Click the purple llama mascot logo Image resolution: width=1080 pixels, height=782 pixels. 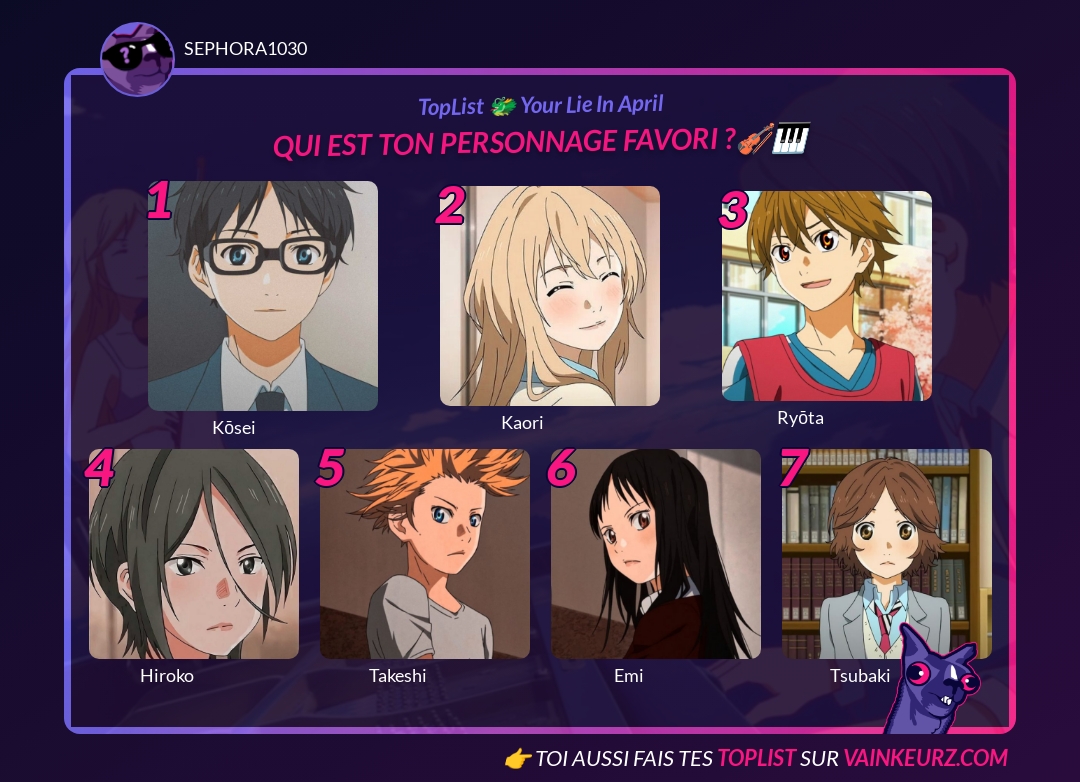(937, 679)
